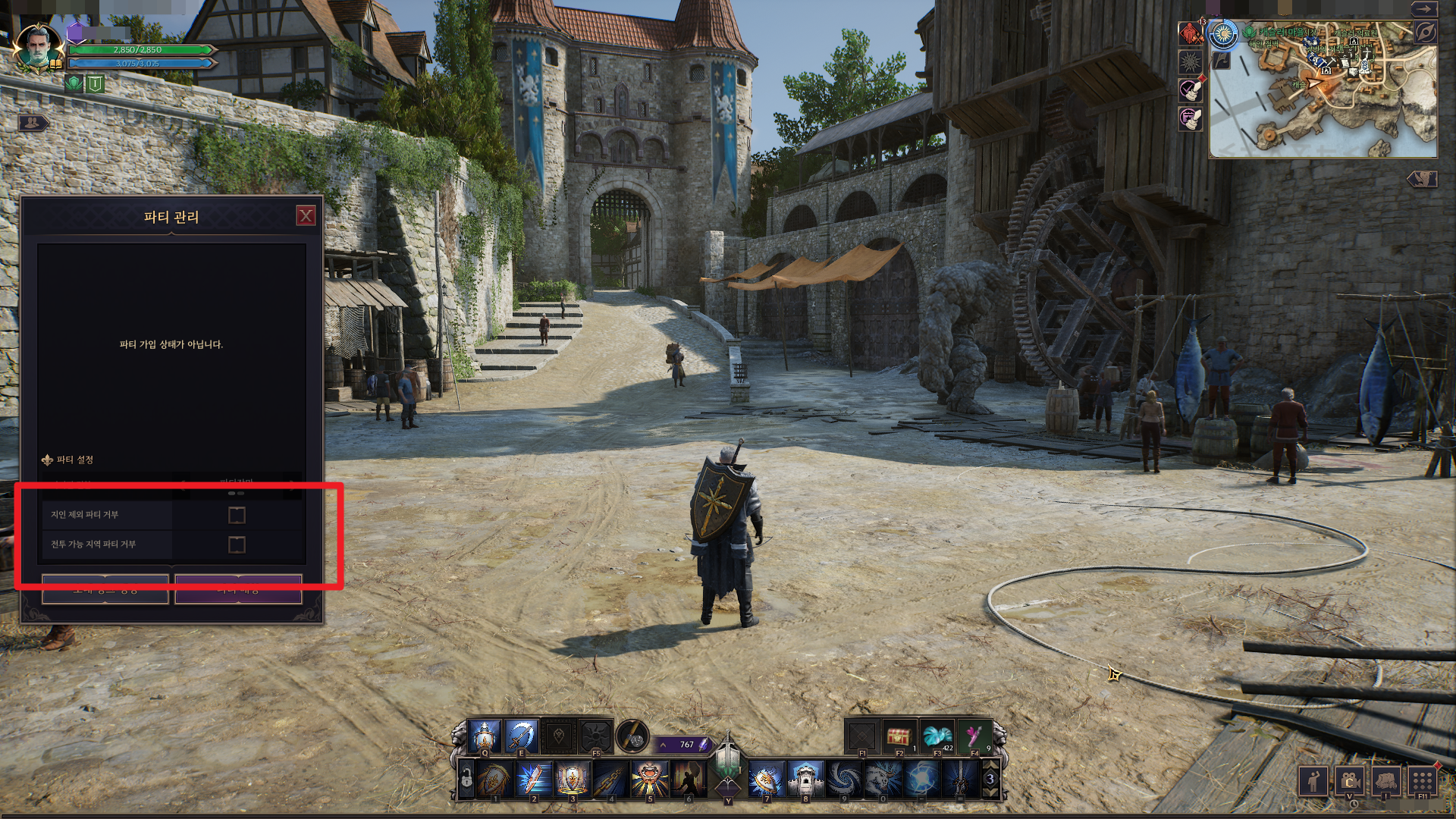Activate the castle tower skill
The width and height of the screenshot is (1456, 819).
coord(805,779)
